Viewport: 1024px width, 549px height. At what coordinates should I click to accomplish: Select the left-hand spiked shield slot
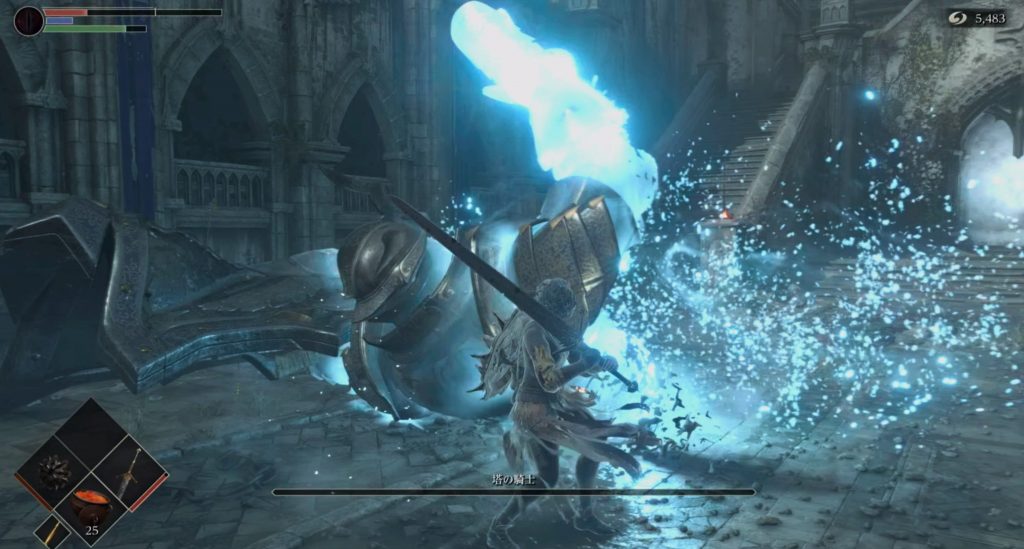coord(52,471)
